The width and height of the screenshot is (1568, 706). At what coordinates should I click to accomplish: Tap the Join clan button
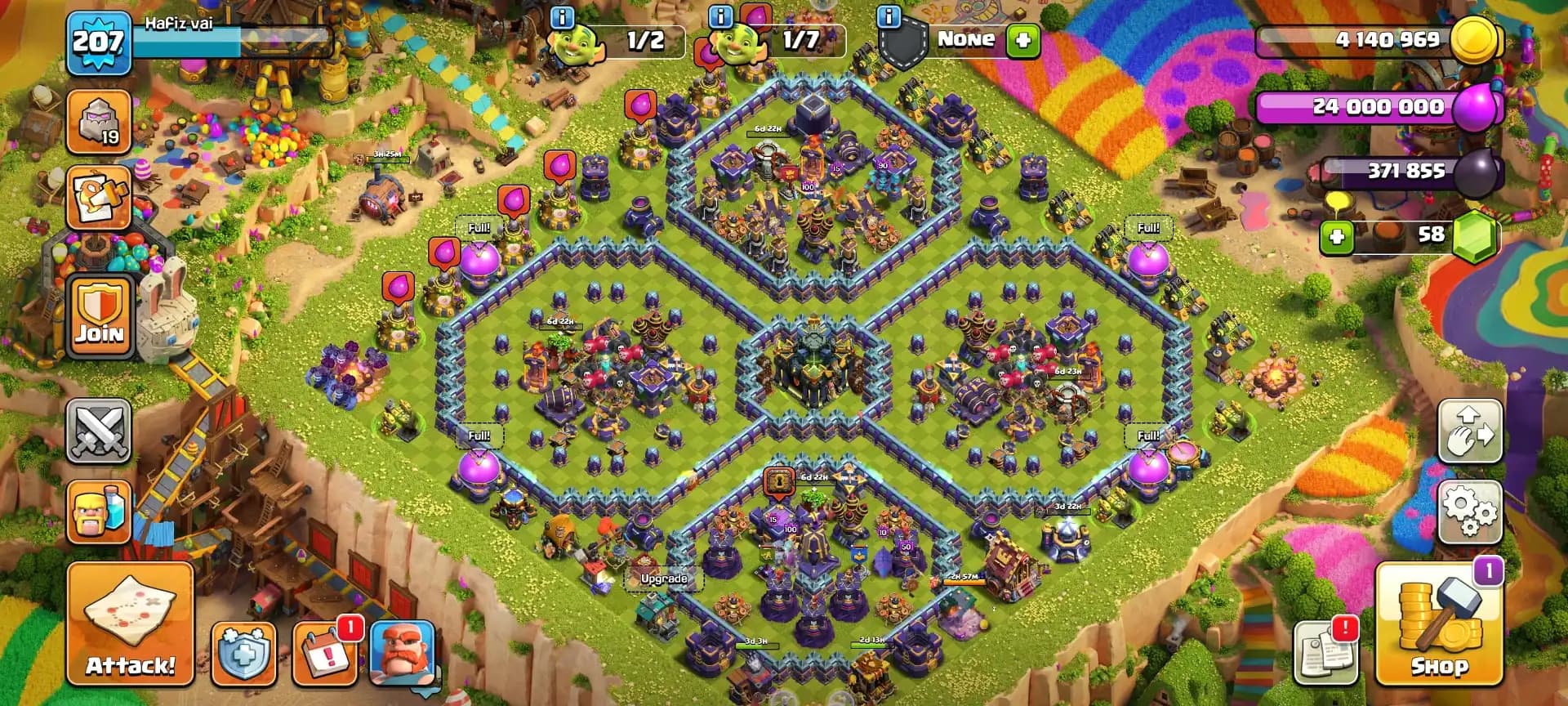[x=98, y=315]
